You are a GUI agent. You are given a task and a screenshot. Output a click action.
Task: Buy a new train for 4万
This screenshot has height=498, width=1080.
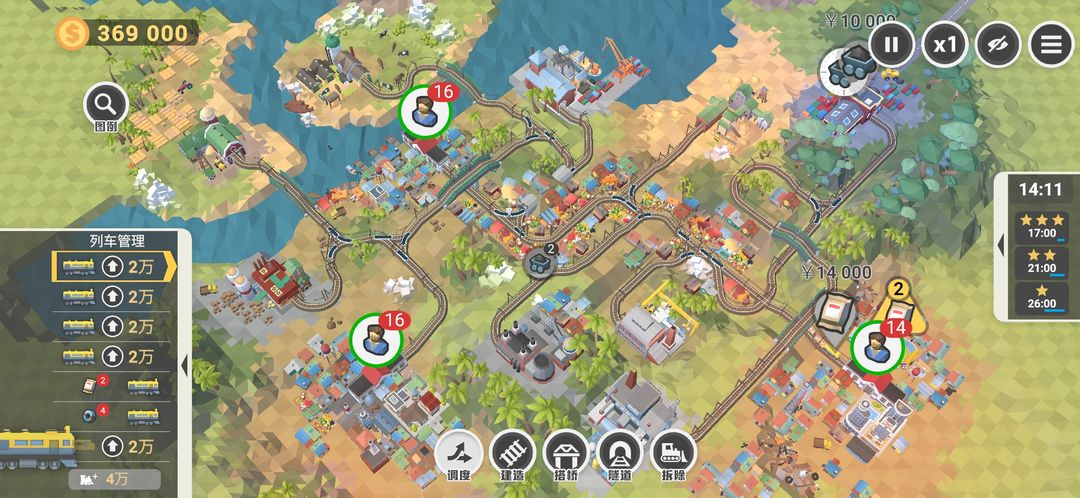click(117, 479)
